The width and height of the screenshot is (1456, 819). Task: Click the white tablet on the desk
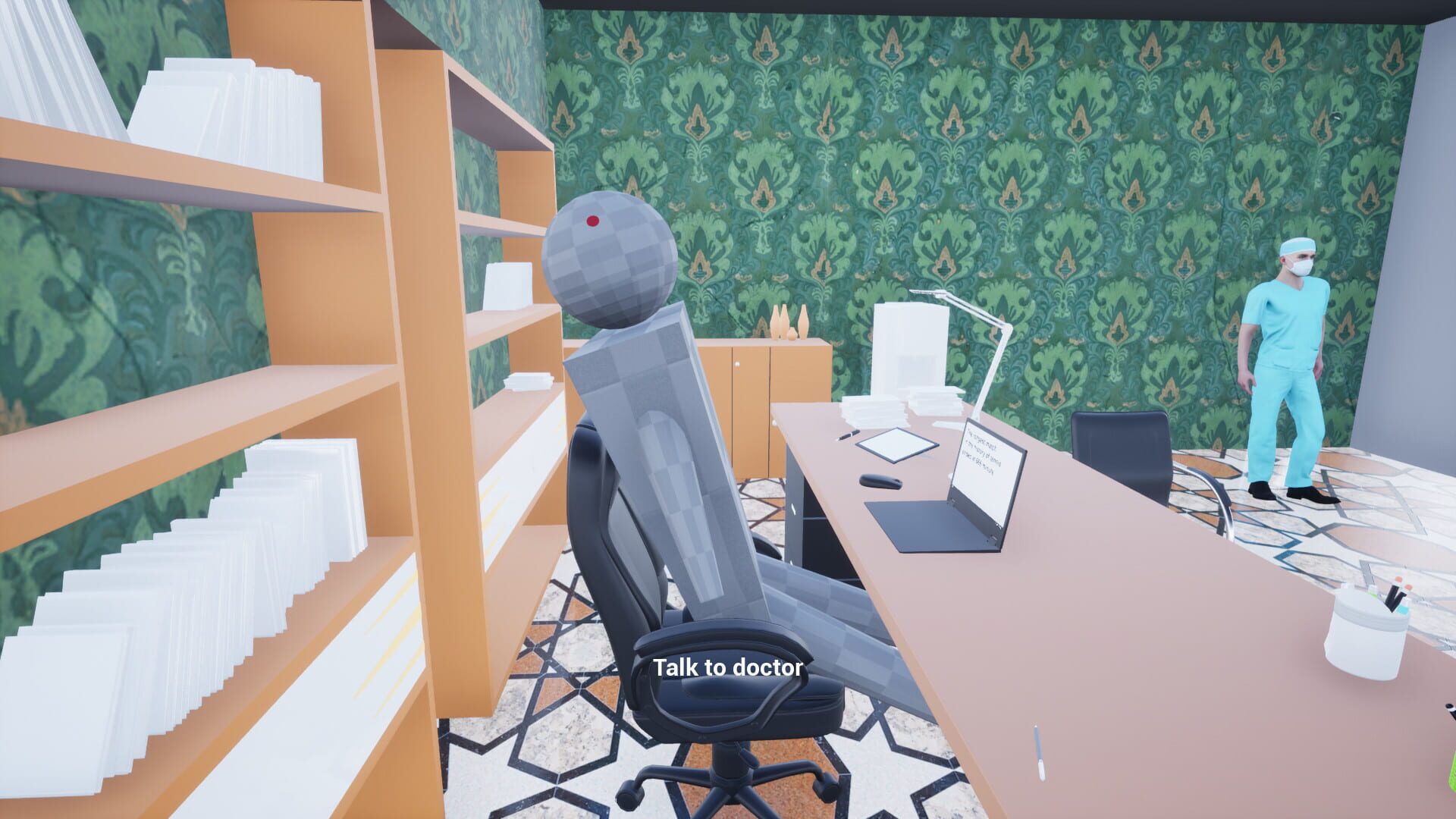(x=899, y=444)
